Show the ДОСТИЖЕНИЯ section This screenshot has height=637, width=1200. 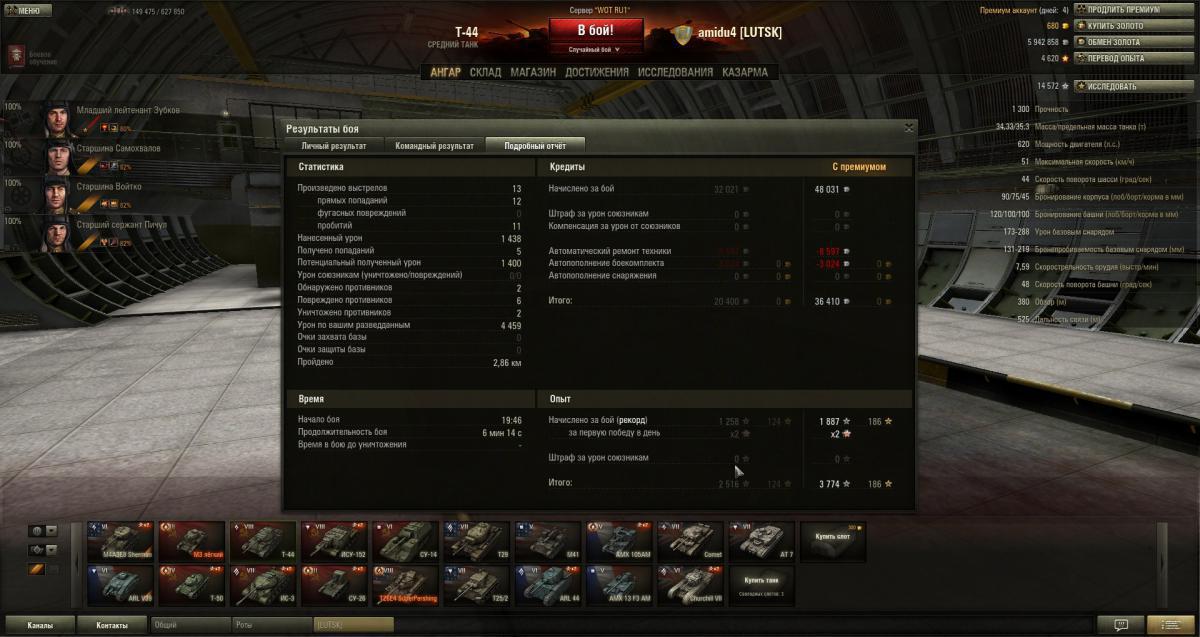[x=596, y=72]
